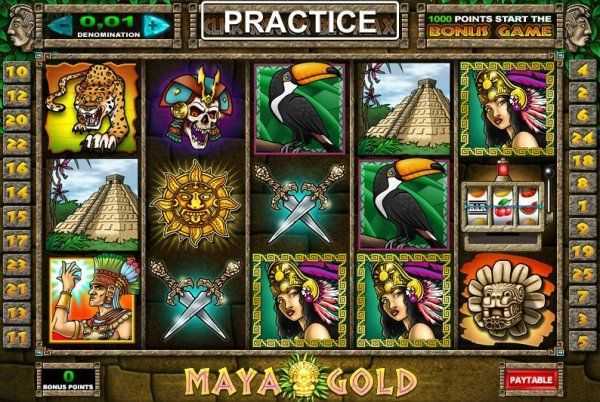Click payline number 16
This screenshot has height=402, width=600.
point(17,168)
